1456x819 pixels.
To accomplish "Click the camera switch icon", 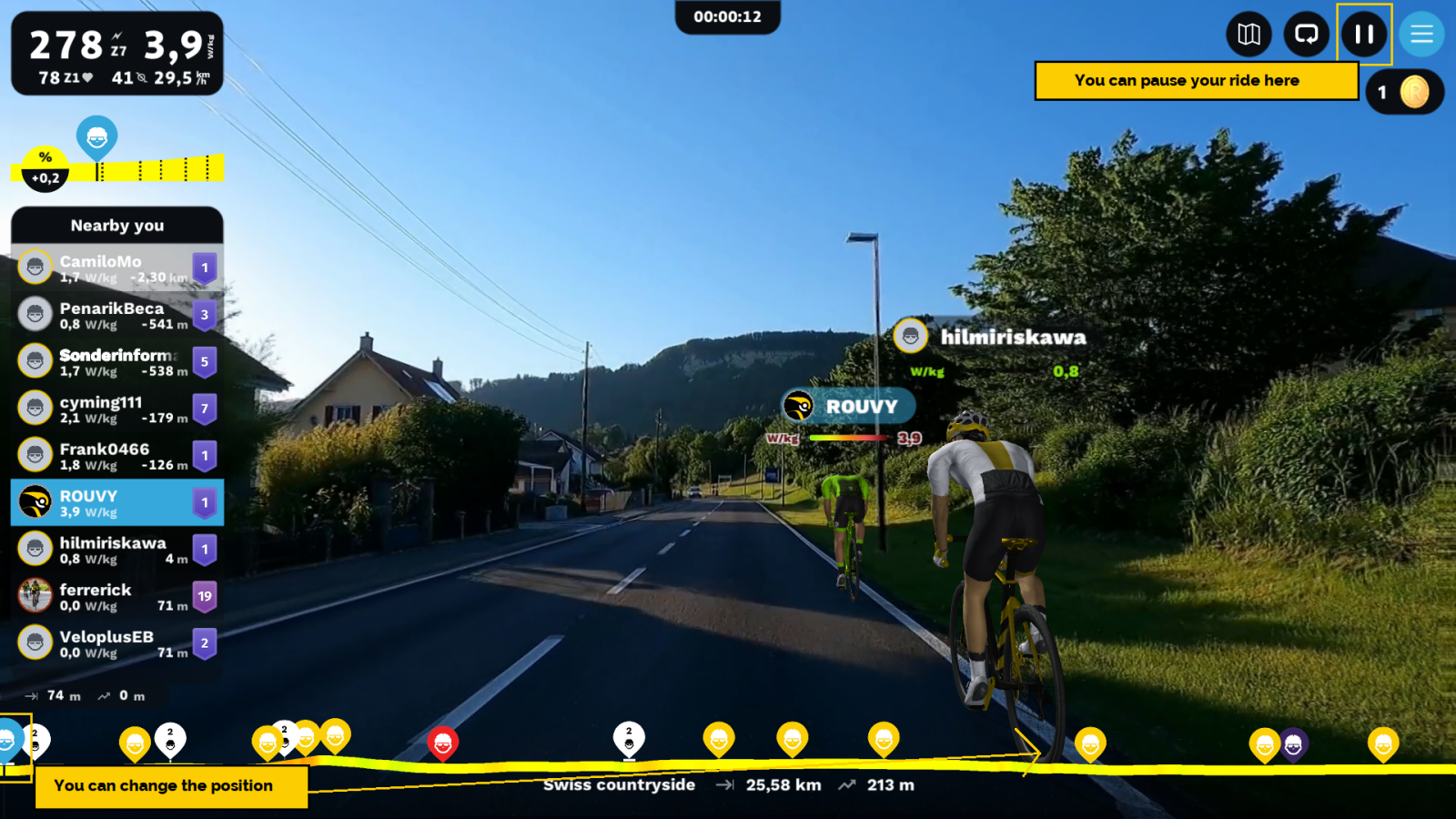I will pos(1306,35).
